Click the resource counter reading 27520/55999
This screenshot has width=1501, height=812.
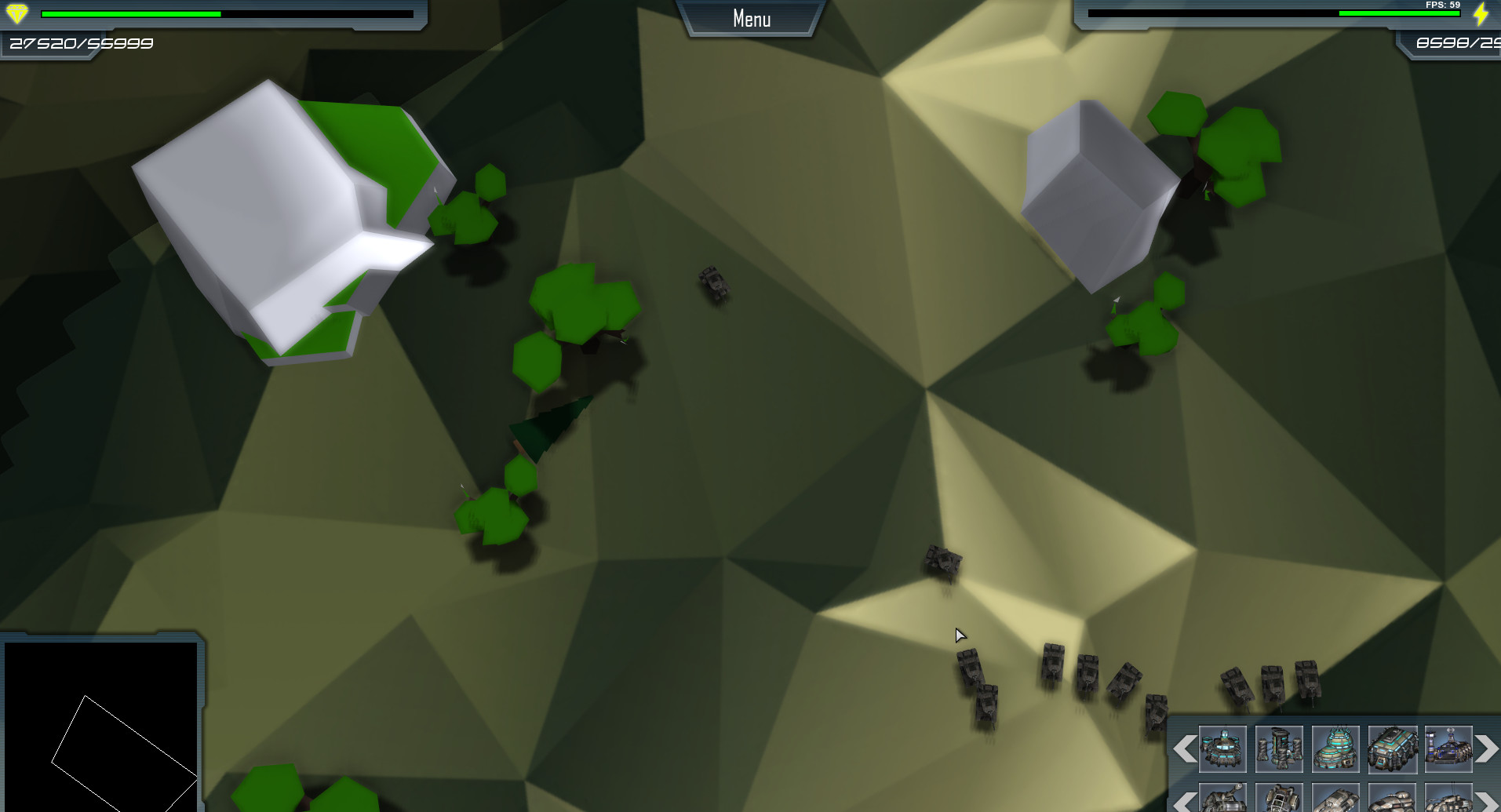(78, 43)
